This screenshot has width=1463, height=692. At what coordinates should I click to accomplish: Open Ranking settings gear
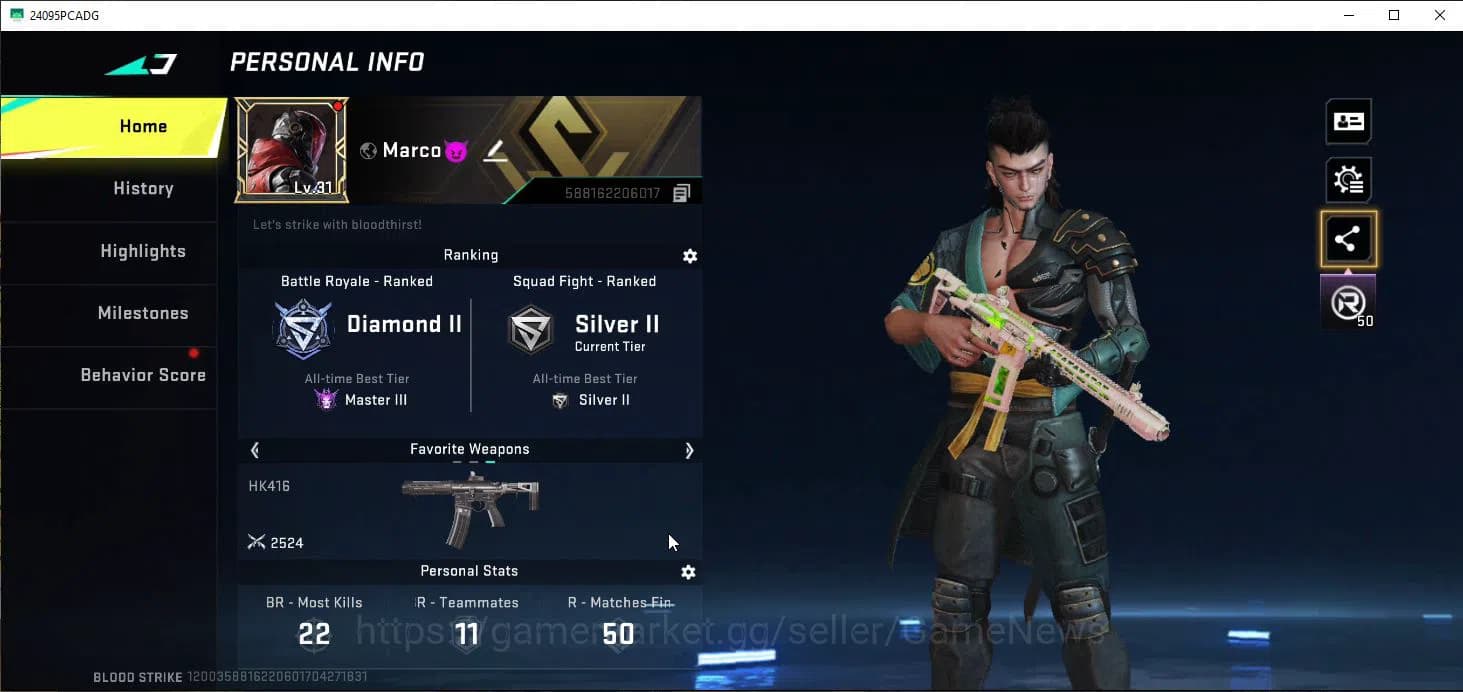coord(689,256)
